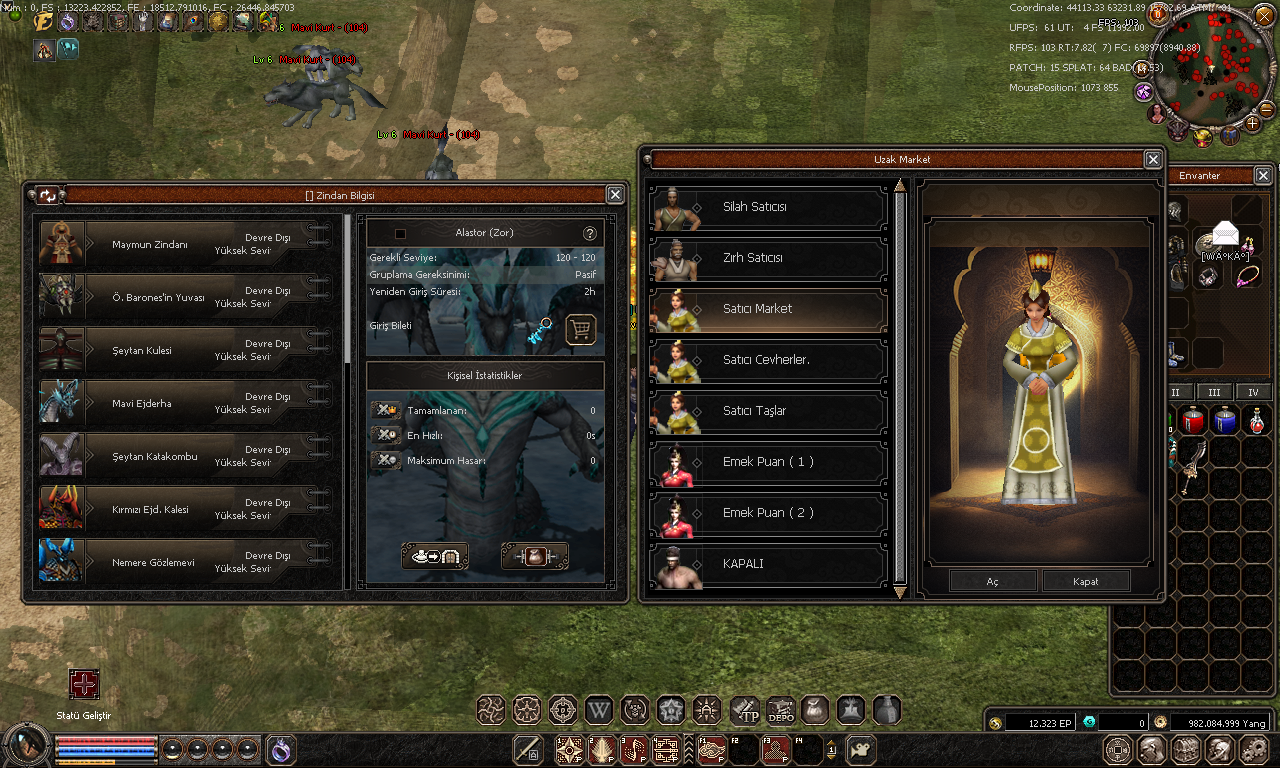Click the red plus Statü Geliştir icon
Viewport: 1280px width, 768px height.
click(x=84, y=685)
